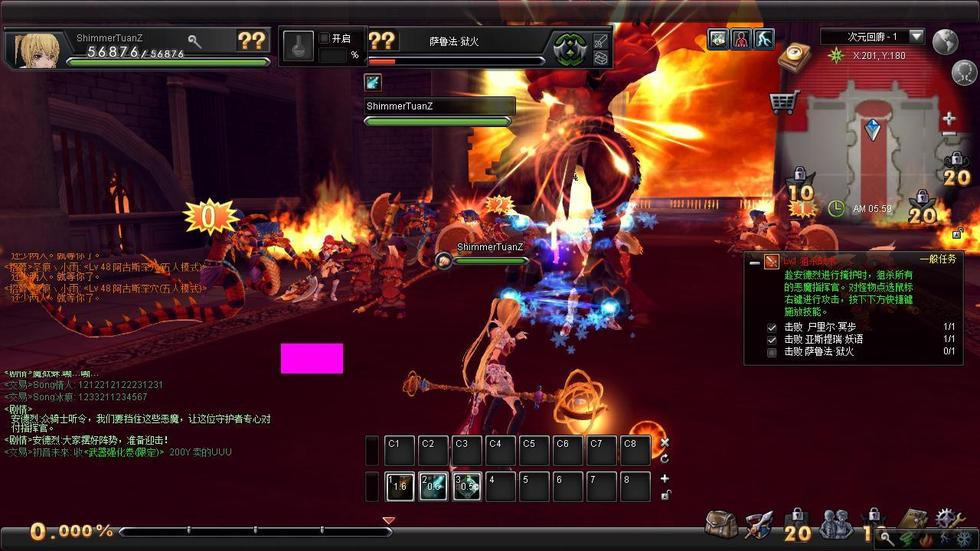Open the world map globe icon
This screenshot has height=551, width=980.
tap(945, 42)
